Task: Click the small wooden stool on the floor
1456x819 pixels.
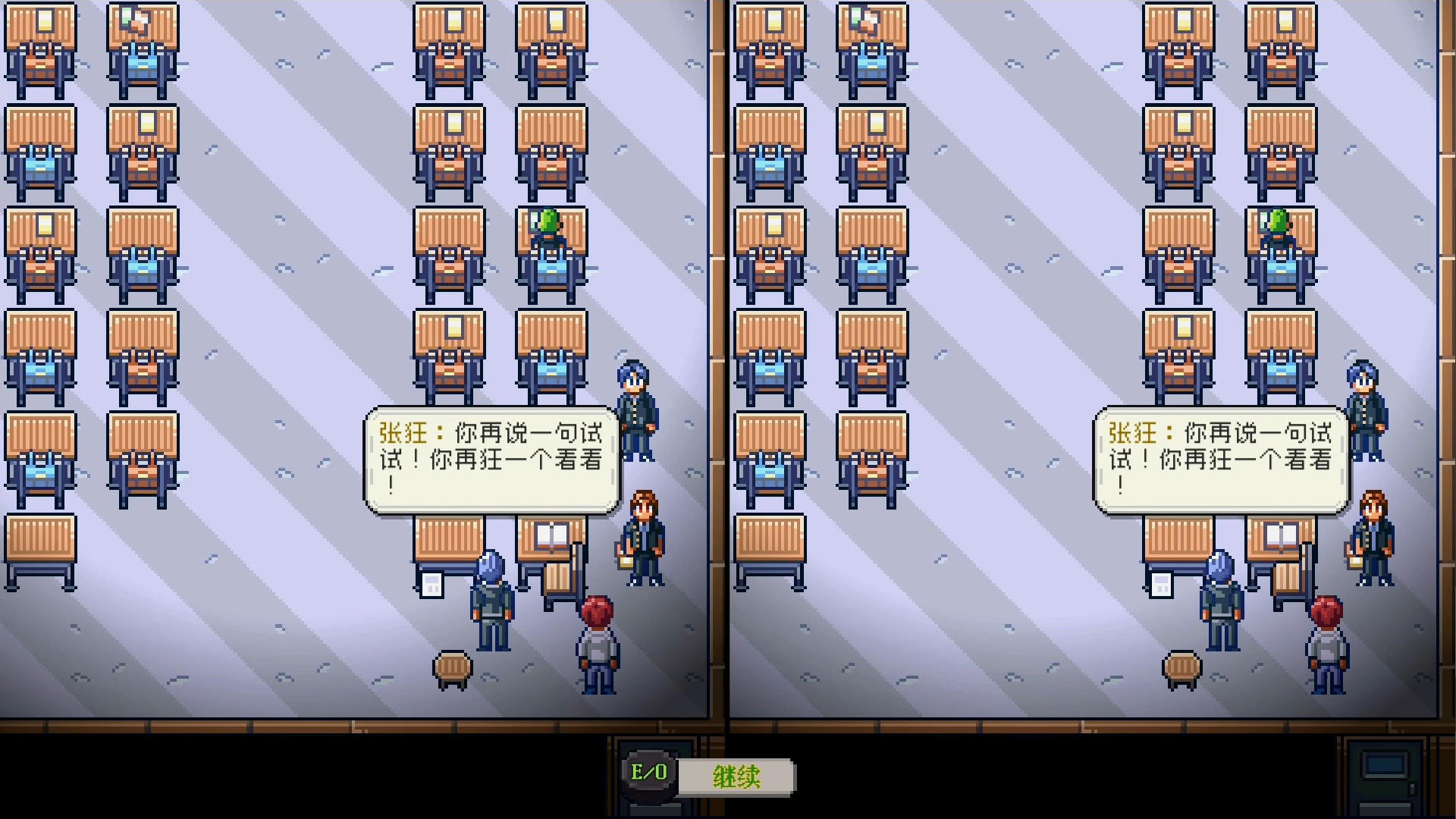Action: (x=453, y=668)
